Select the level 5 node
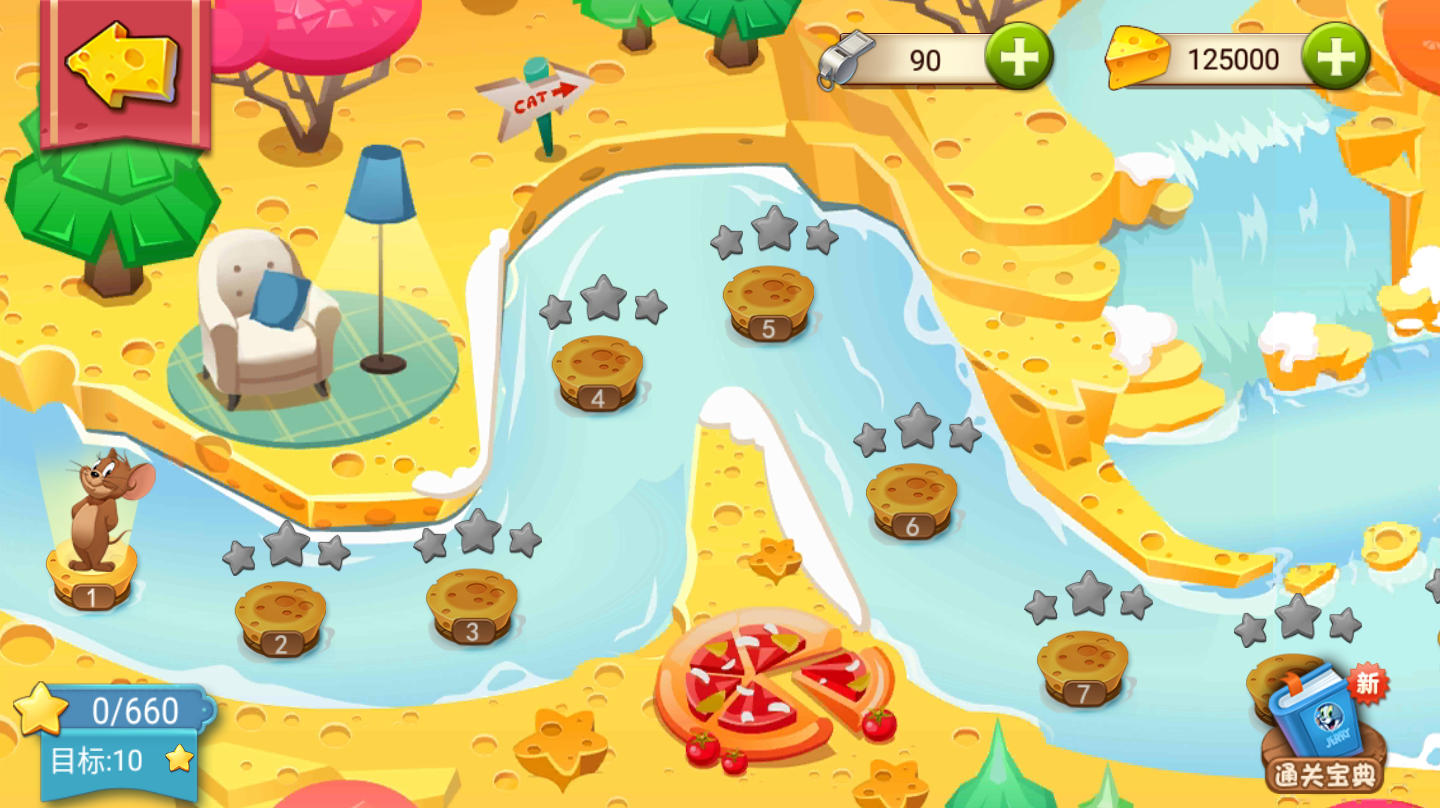Viewport: 1440px width, 808px height. point(768,302)
